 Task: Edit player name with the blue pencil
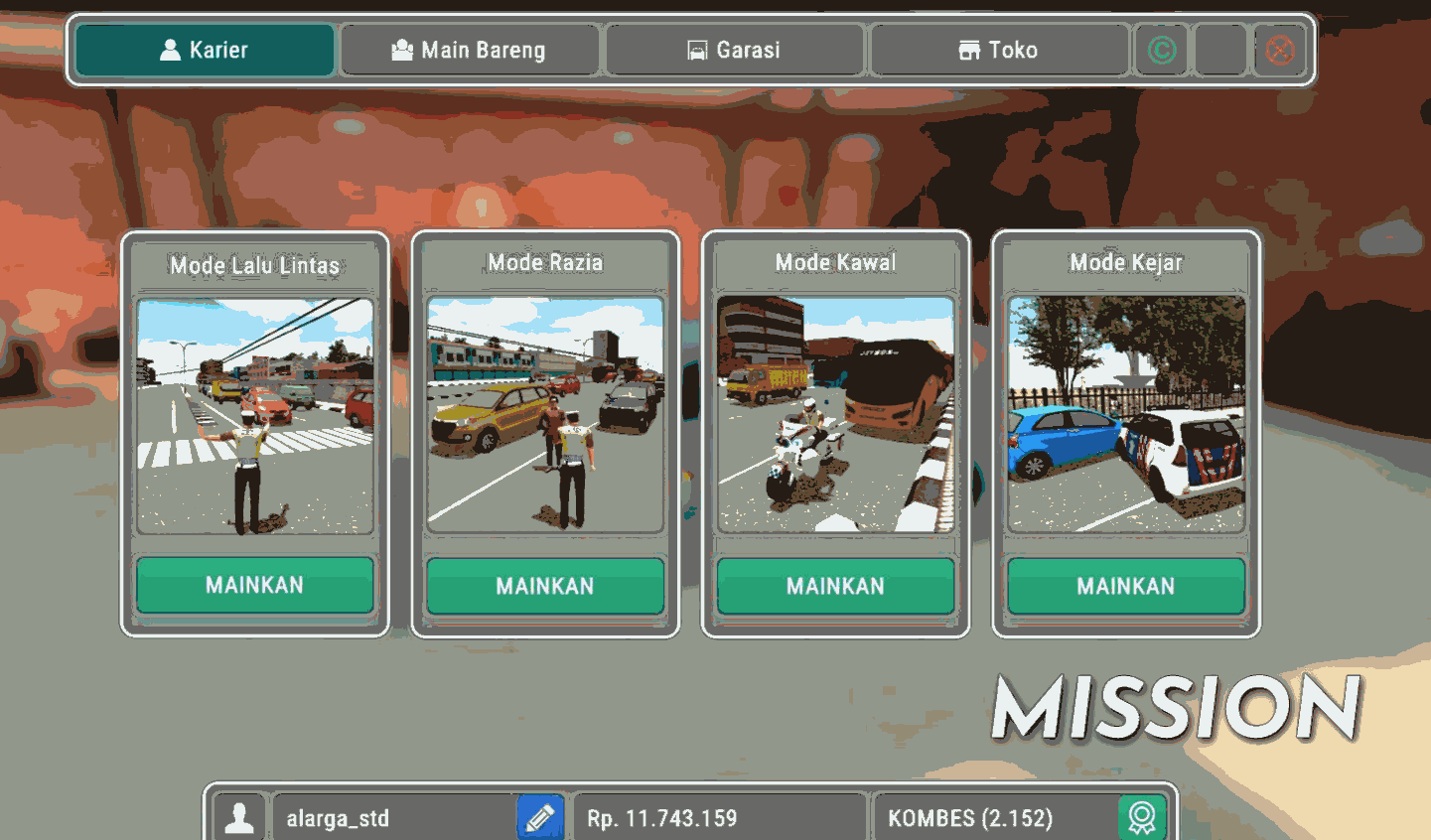540,817
